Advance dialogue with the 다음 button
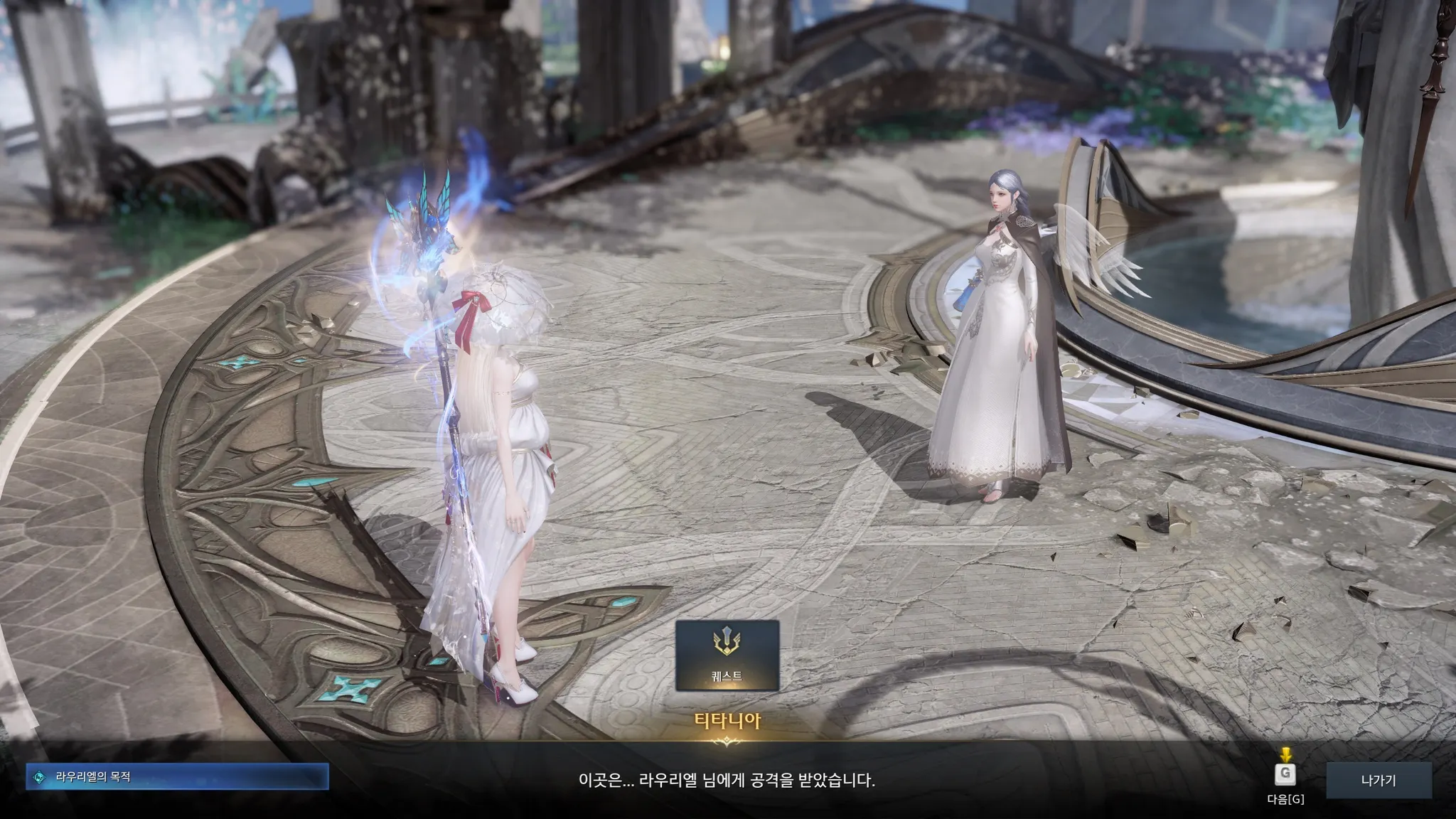Image resolution: width=1456 pixels, height=819 pixels. (x=1285, y=774)
